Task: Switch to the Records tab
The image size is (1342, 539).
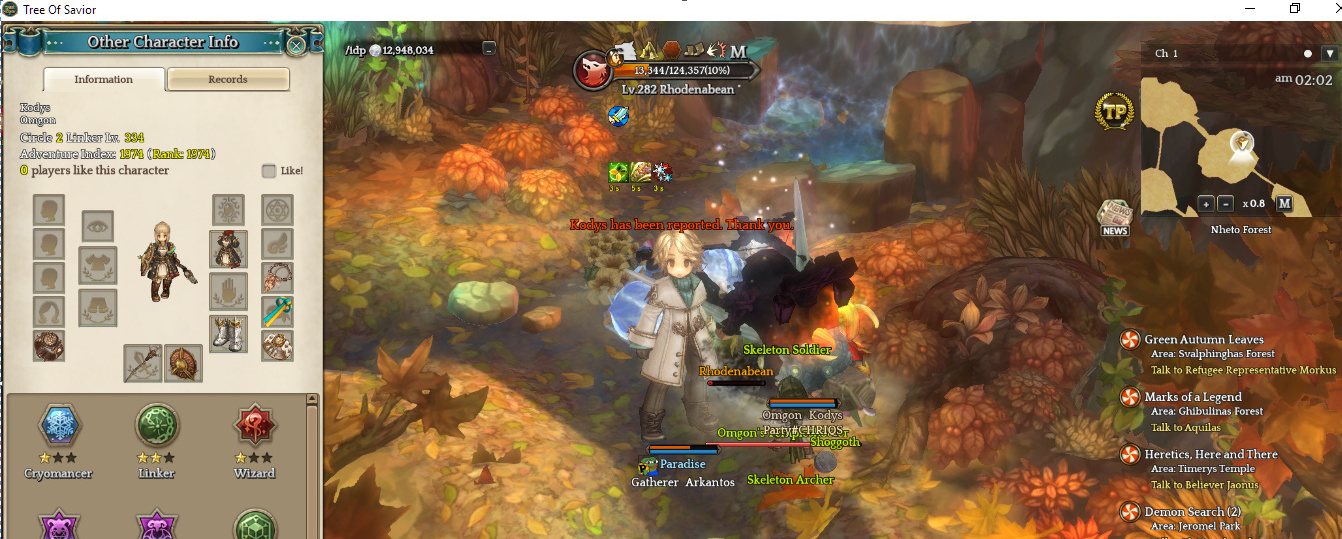Action: [228, 80]
